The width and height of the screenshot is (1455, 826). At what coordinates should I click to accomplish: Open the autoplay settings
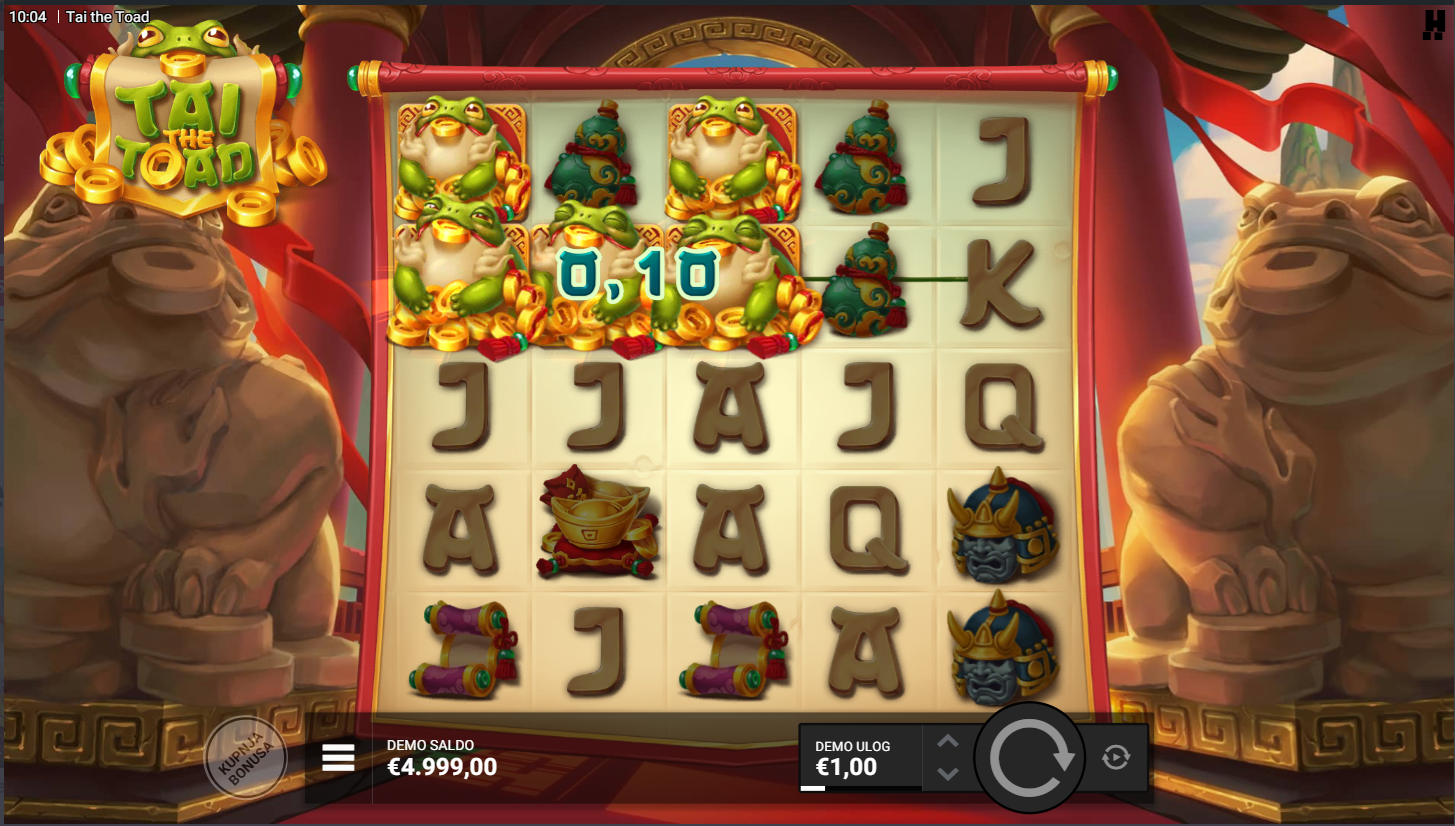click(1116, 757)
